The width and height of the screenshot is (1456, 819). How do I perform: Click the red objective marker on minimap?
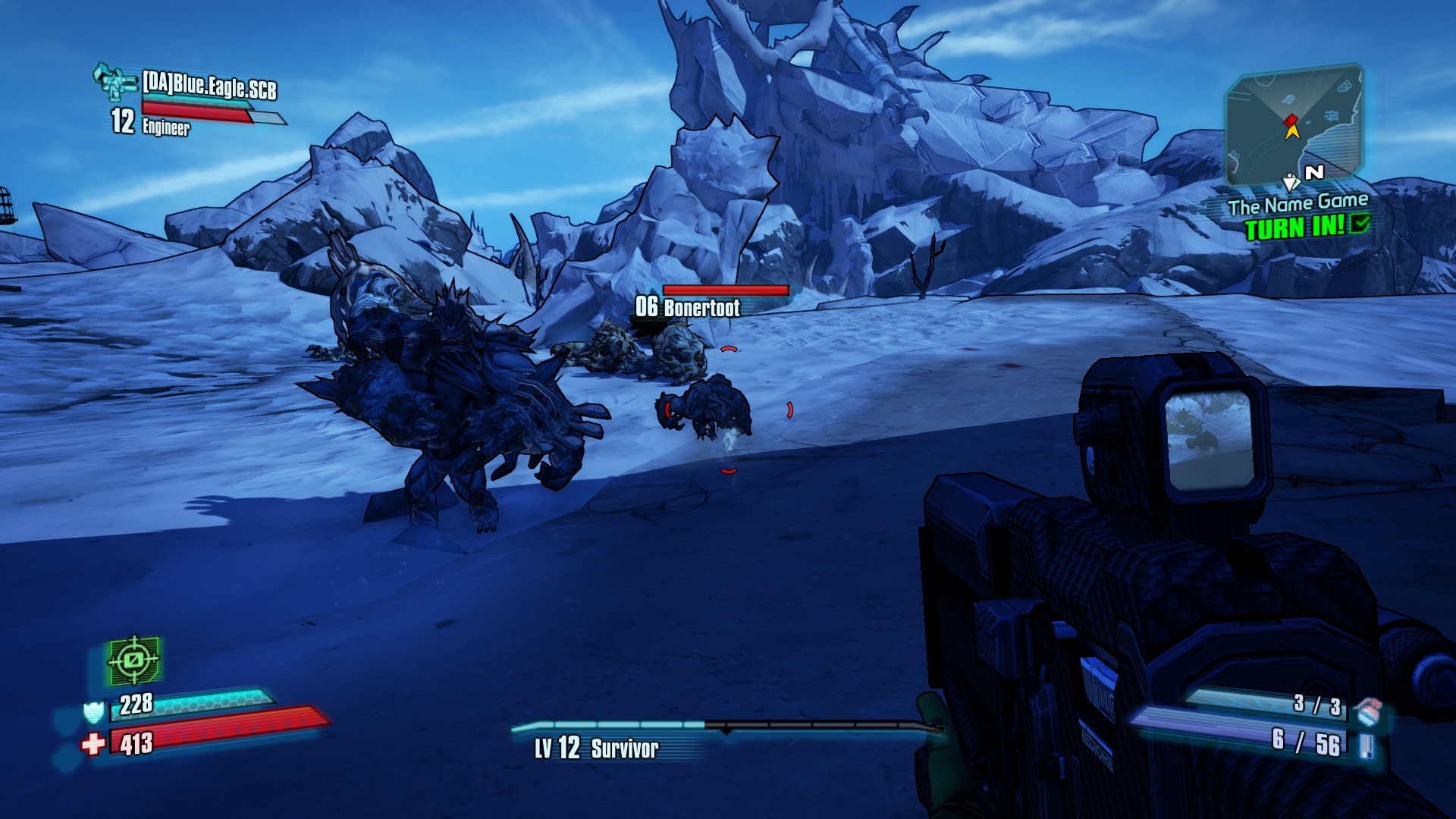click(1291, 120)
